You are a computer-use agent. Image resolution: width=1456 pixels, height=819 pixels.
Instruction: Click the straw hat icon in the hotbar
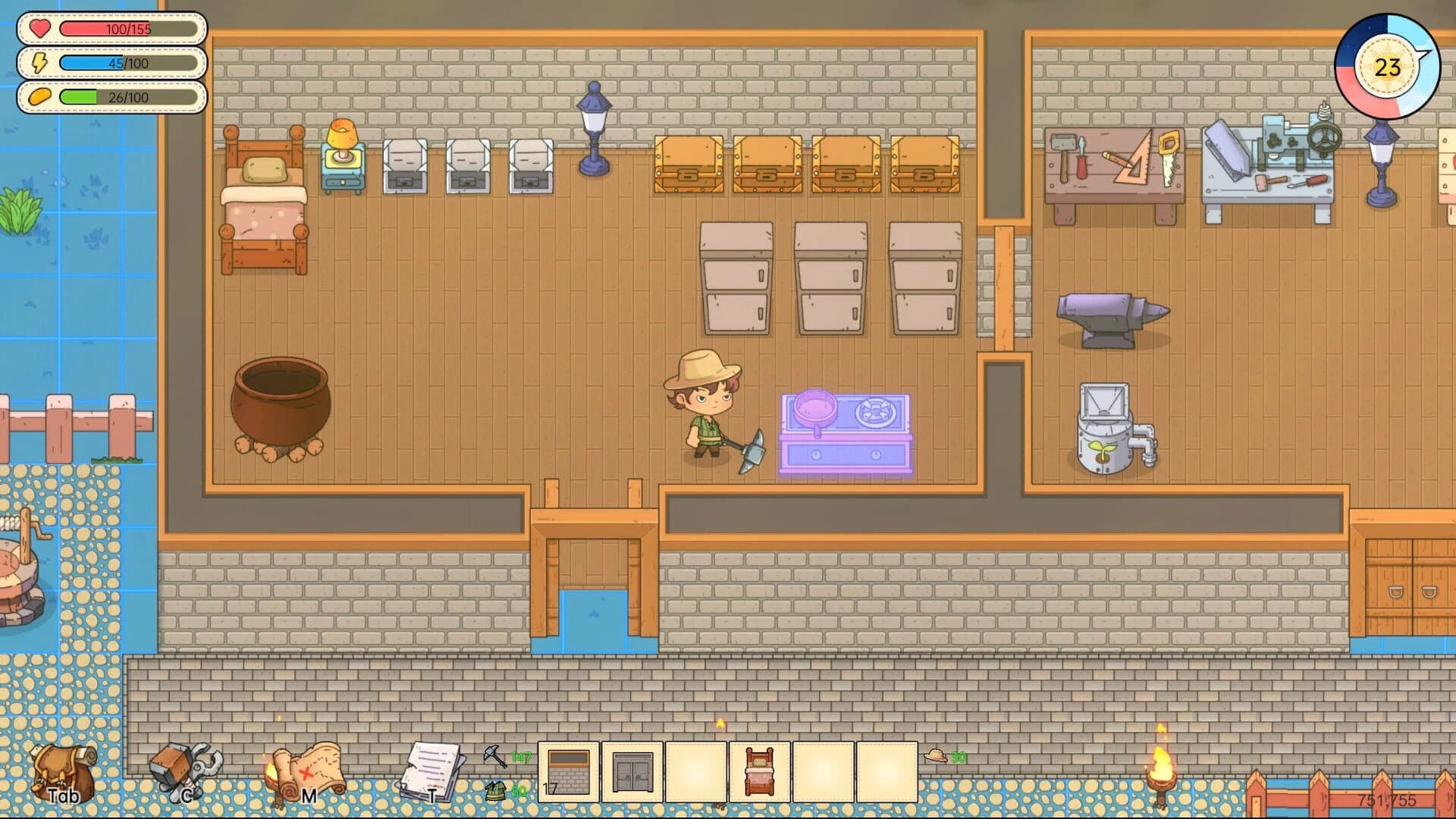pyautogui.click(x=937, y=755)
